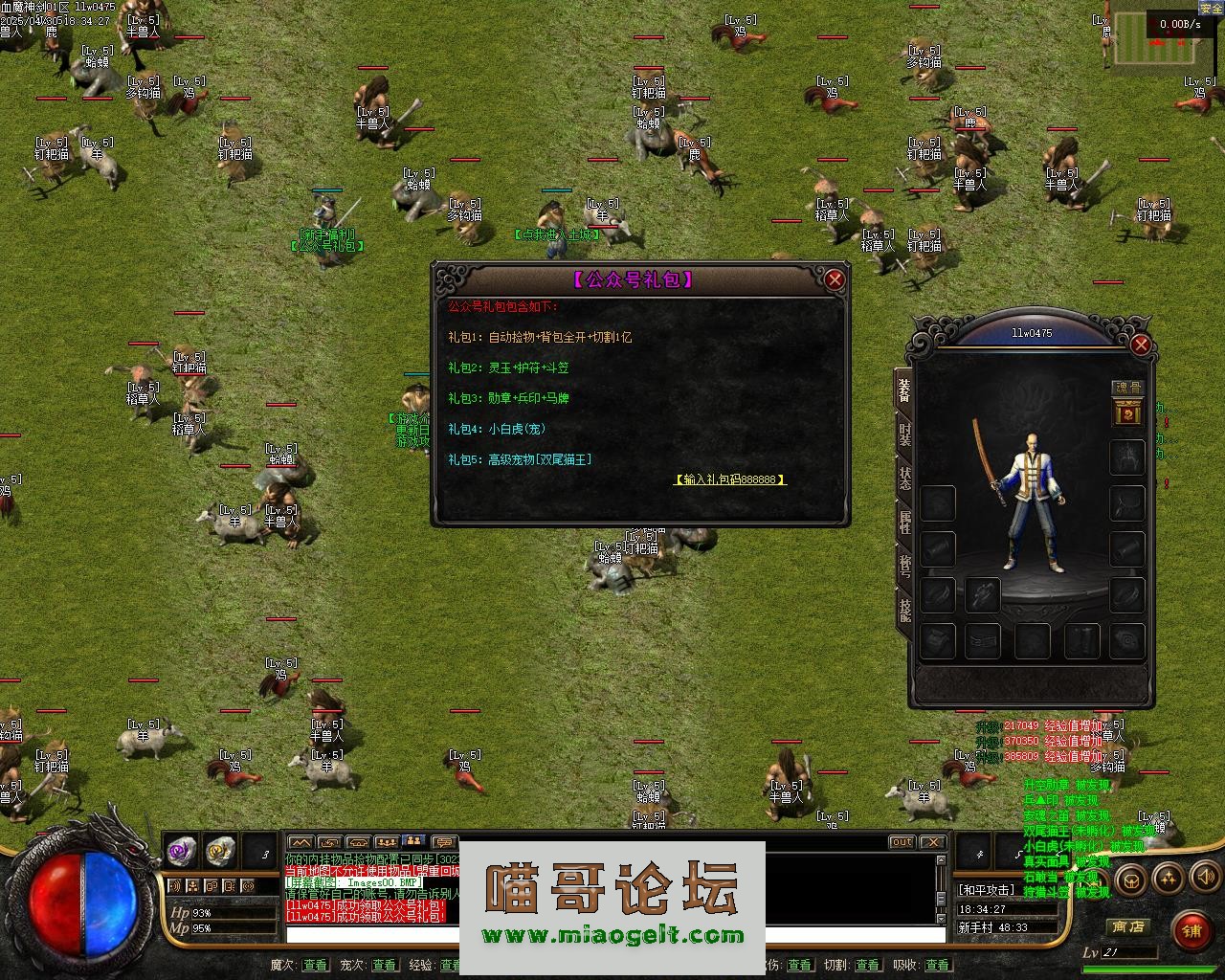Open the 魂骨 soul bone button

pyautogui.click(x=1127, y=388)
